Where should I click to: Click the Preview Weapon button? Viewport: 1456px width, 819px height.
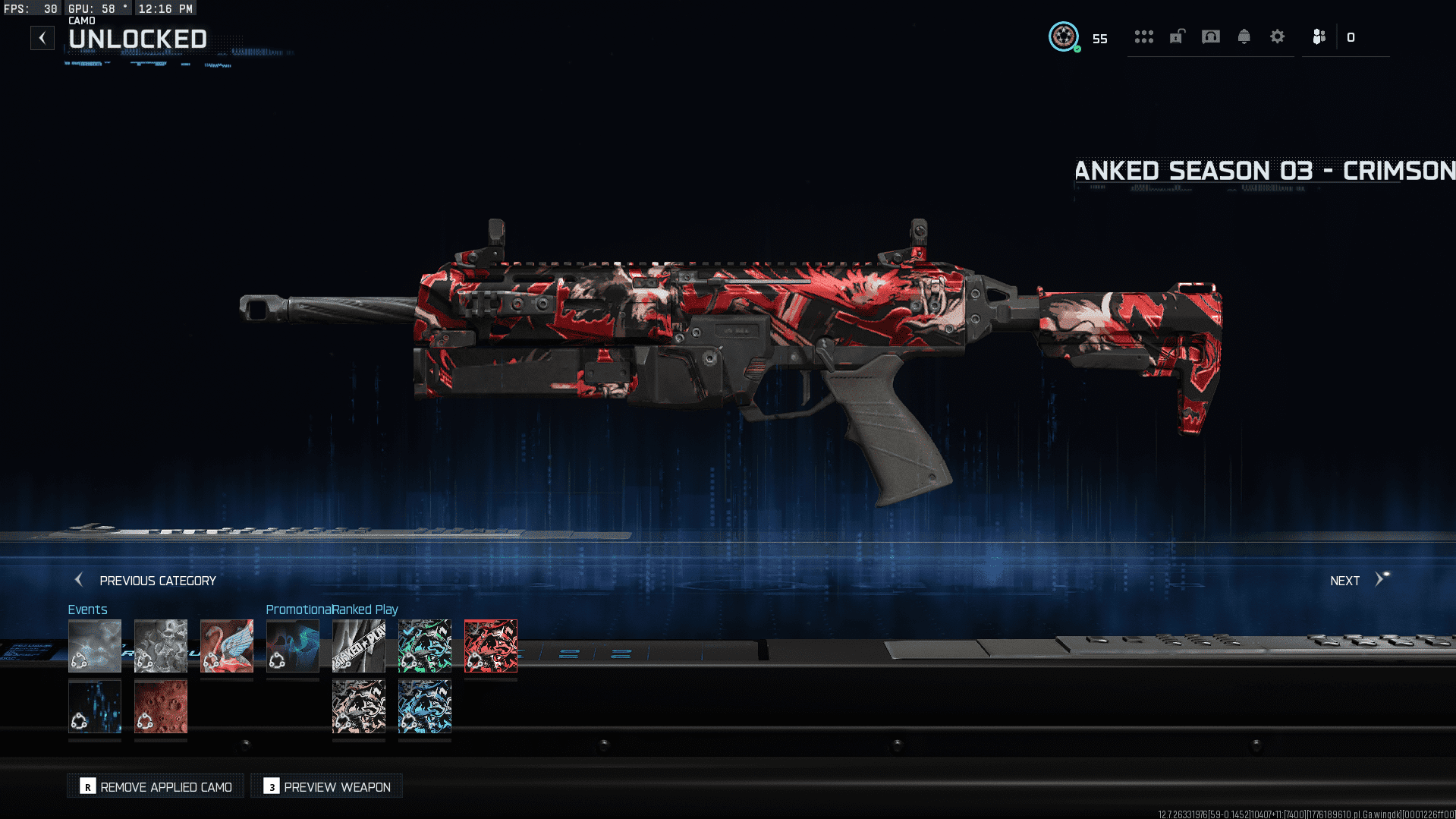(x=327, y=787)
